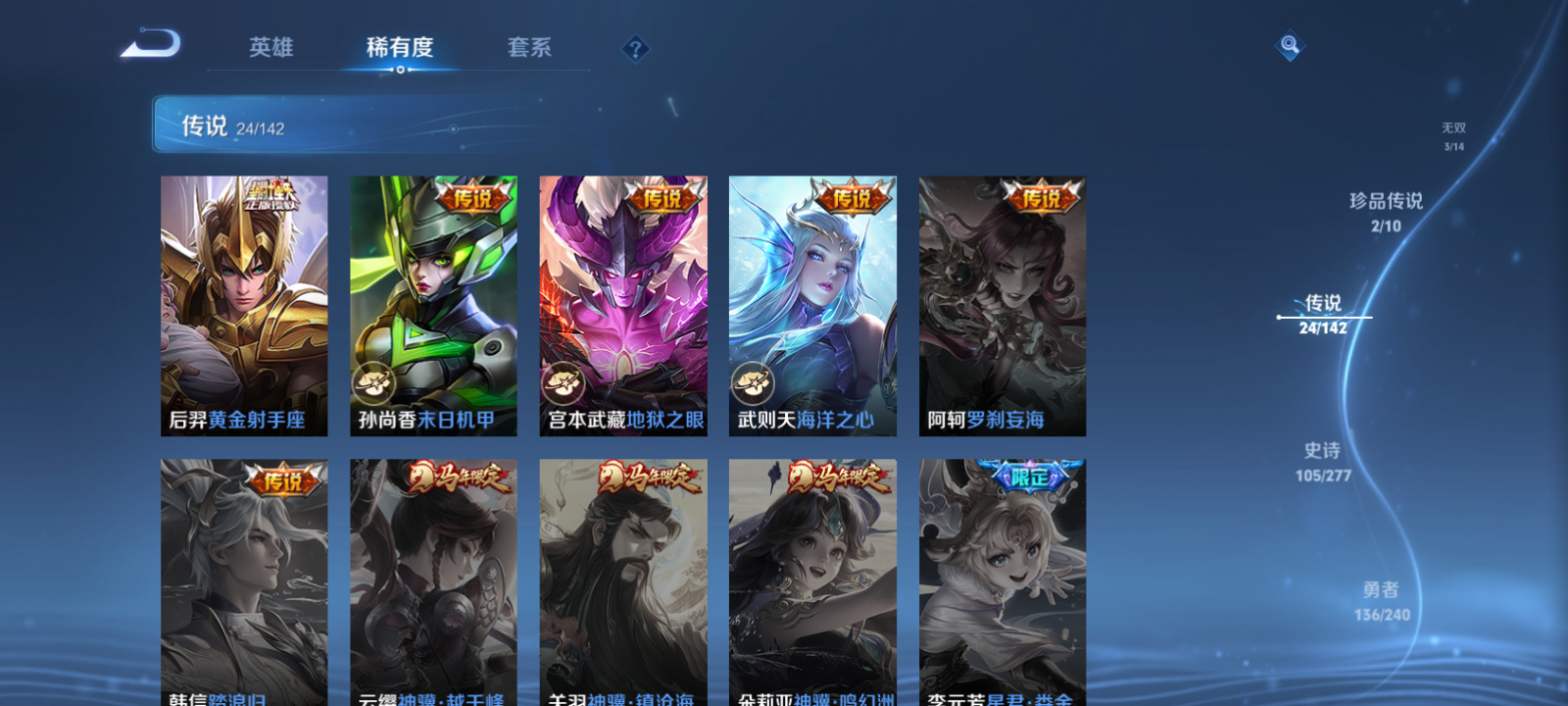This screenshot has height=706, width=1568.
Task: Open the 珍品传说 2/10 section
Action: (1387, 209)
